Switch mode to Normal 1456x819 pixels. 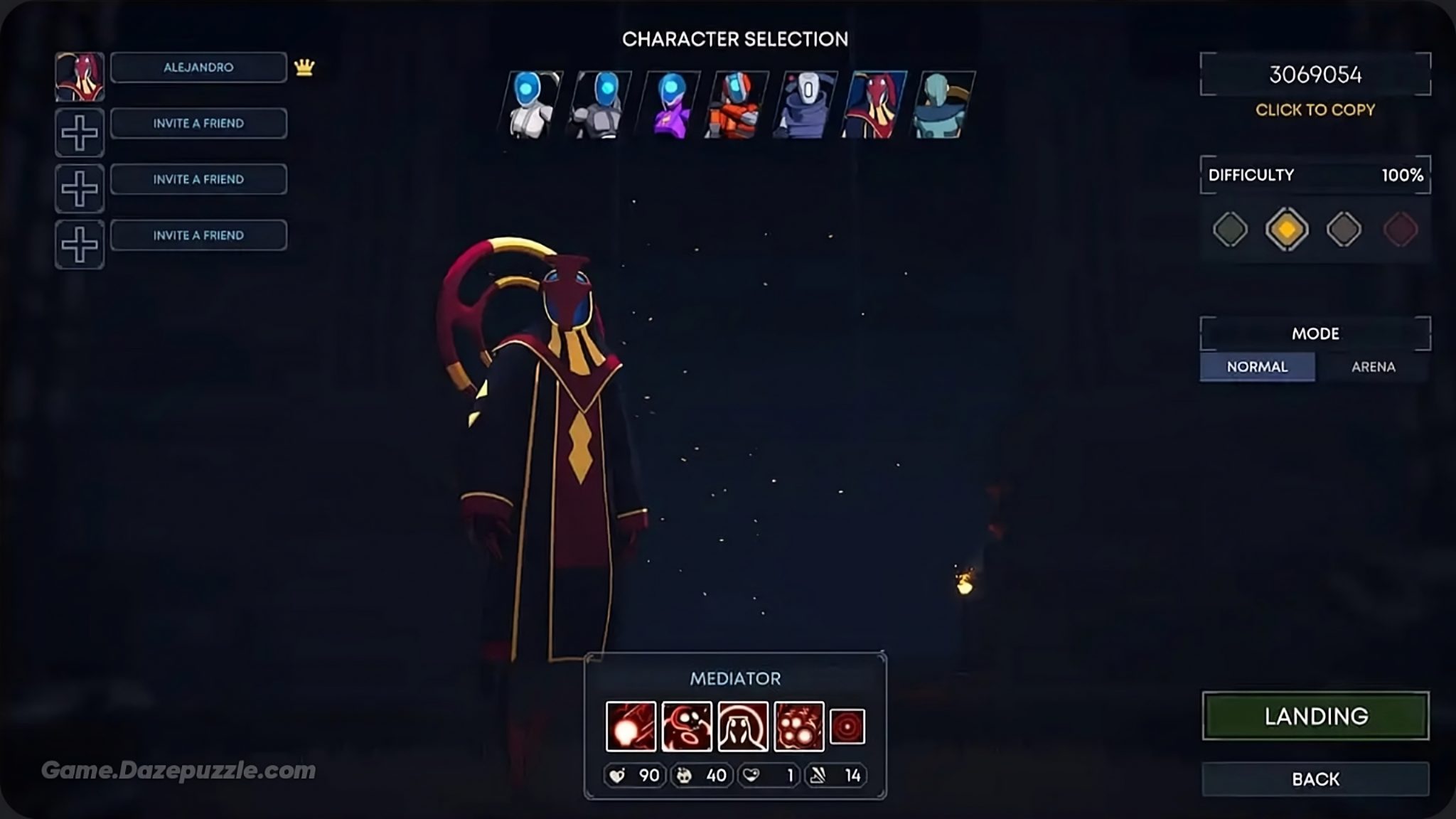[1256, 366]
